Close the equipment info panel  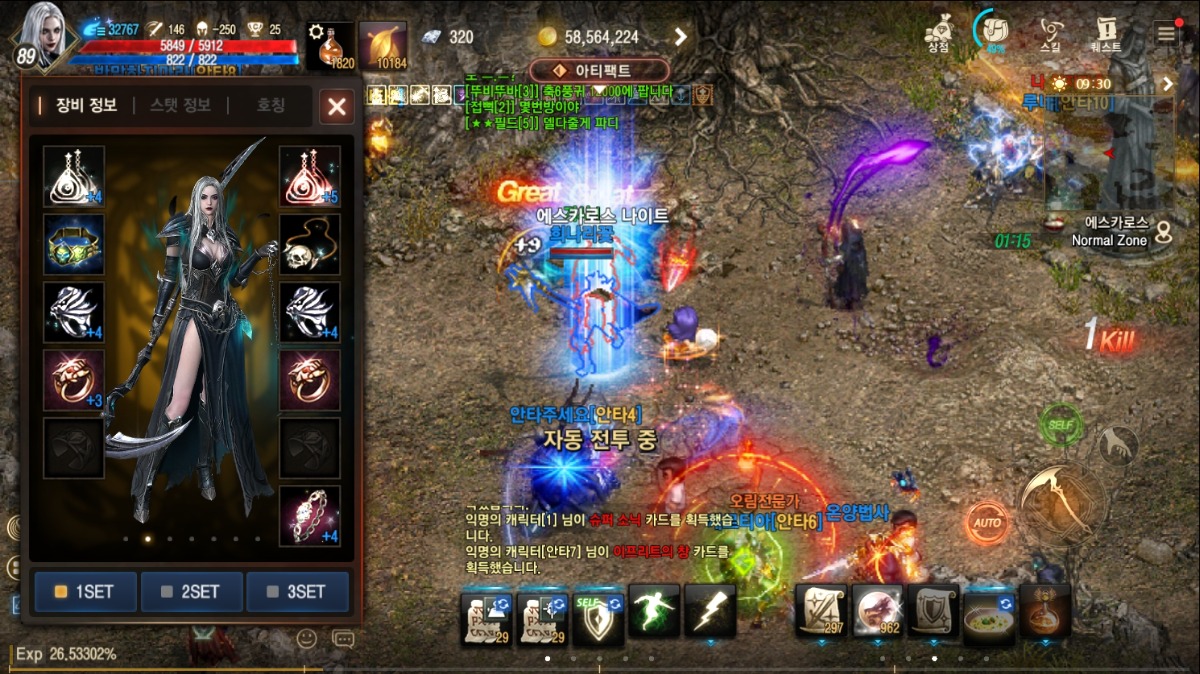coord(337,106)
